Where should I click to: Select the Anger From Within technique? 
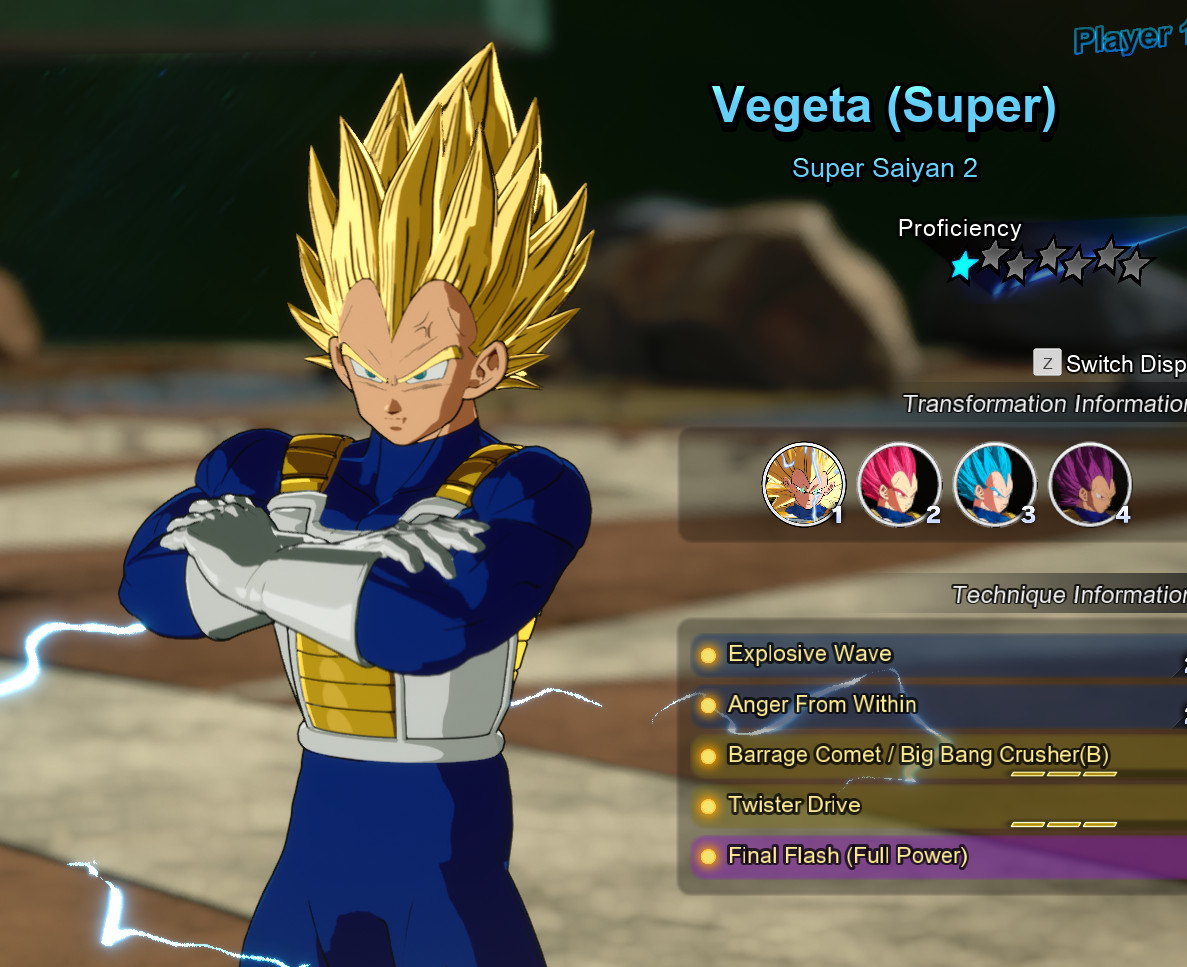pos(822,705)
